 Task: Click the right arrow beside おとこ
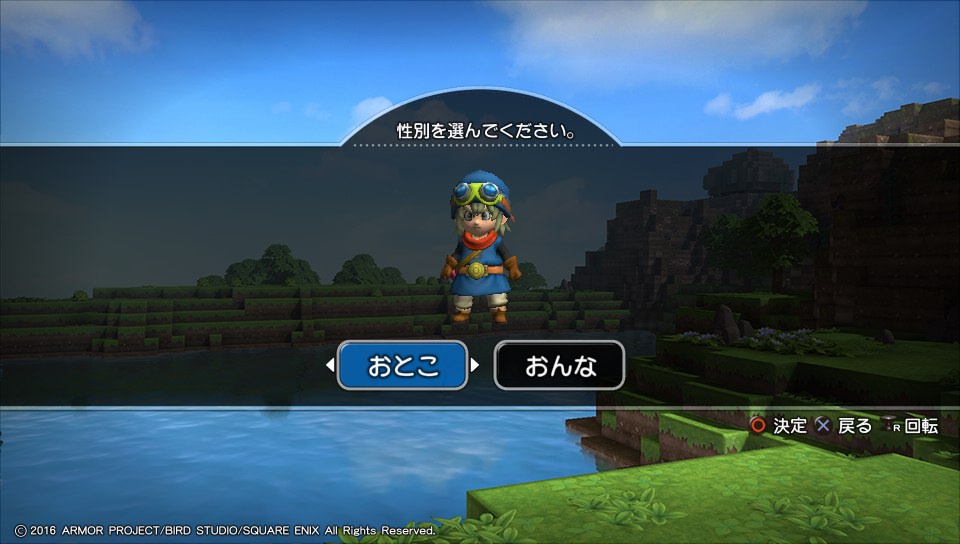475,366
